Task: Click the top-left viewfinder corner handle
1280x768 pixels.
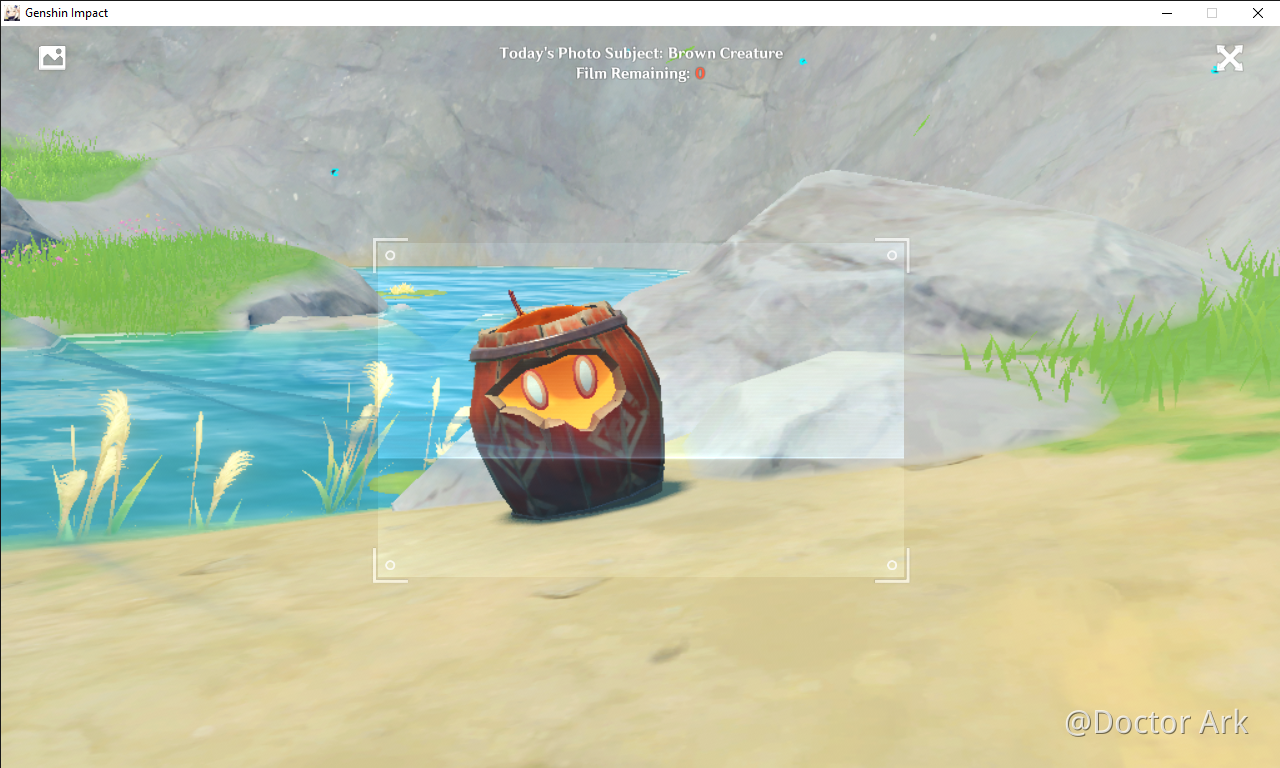Action: point(390,254)
